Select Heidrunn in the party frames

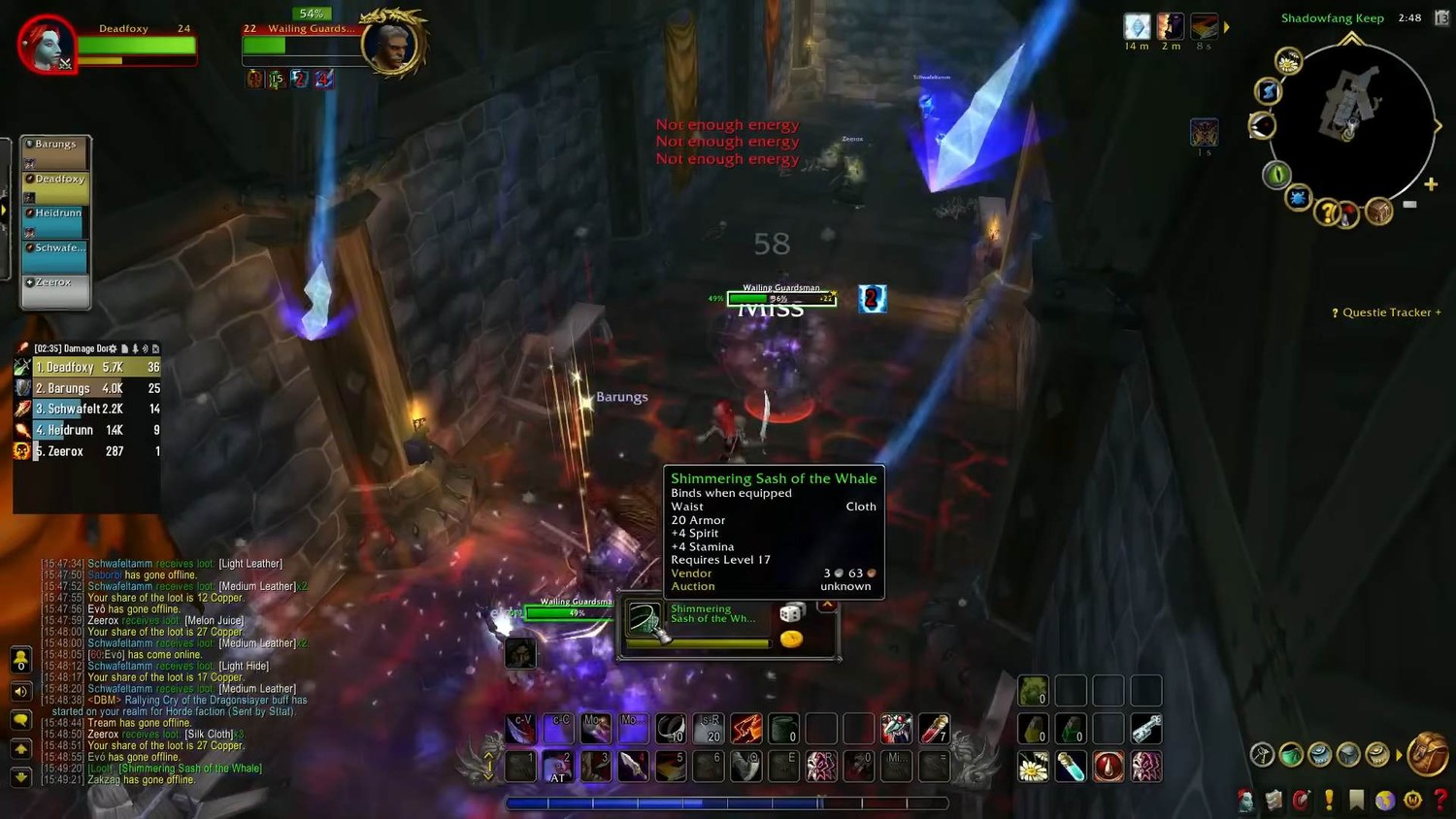pos(56,221)
